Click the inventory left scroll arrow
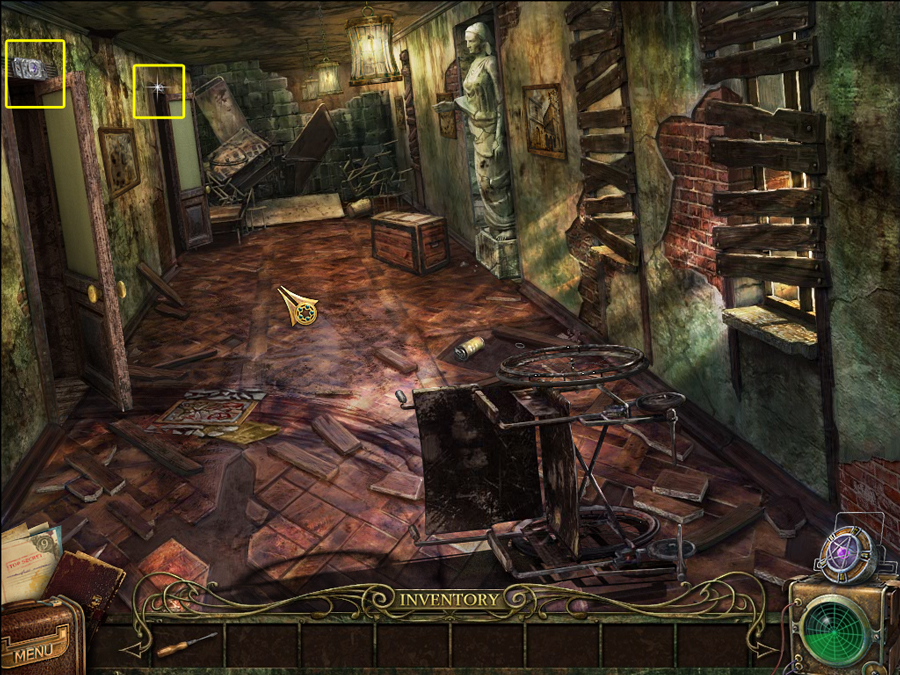This screenshot has width=900, height=675. click(x=135, y=647)
